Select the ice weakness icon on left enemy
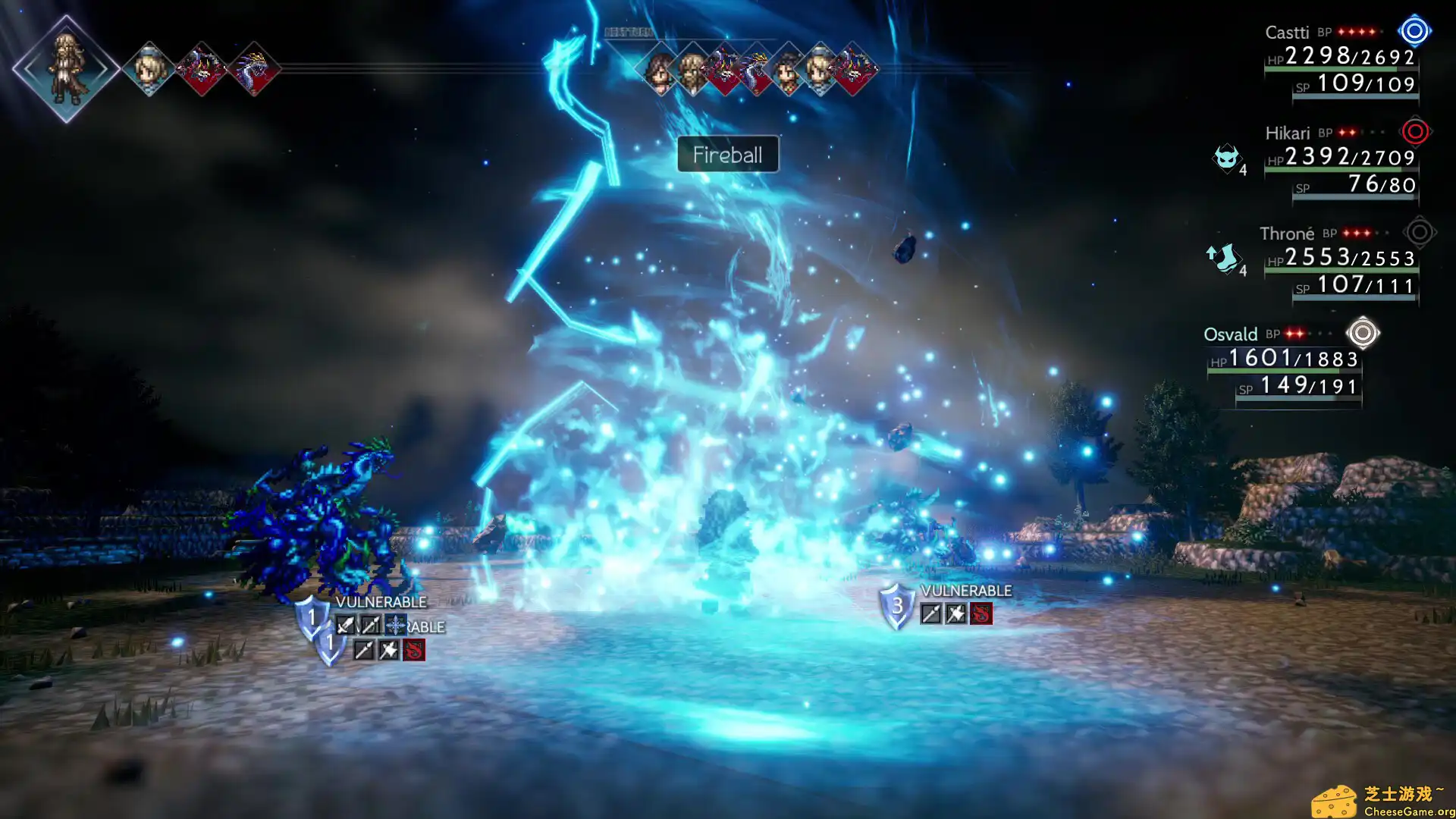The image size is (1456, 819). 394,625
